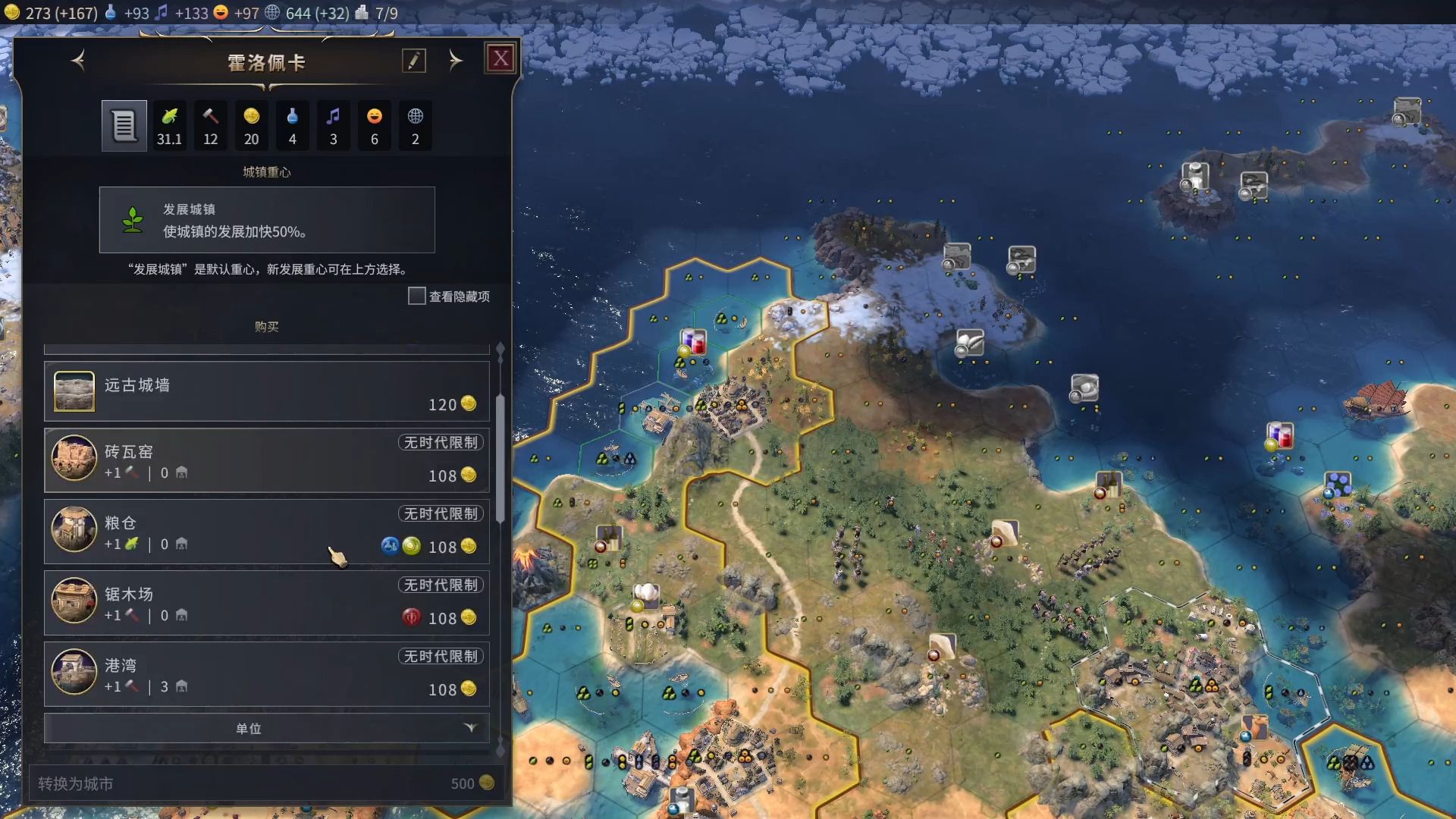Purchase 远古城墙 for 120 gold
Screen dimensions: 1456x819
tap(267, 391)
